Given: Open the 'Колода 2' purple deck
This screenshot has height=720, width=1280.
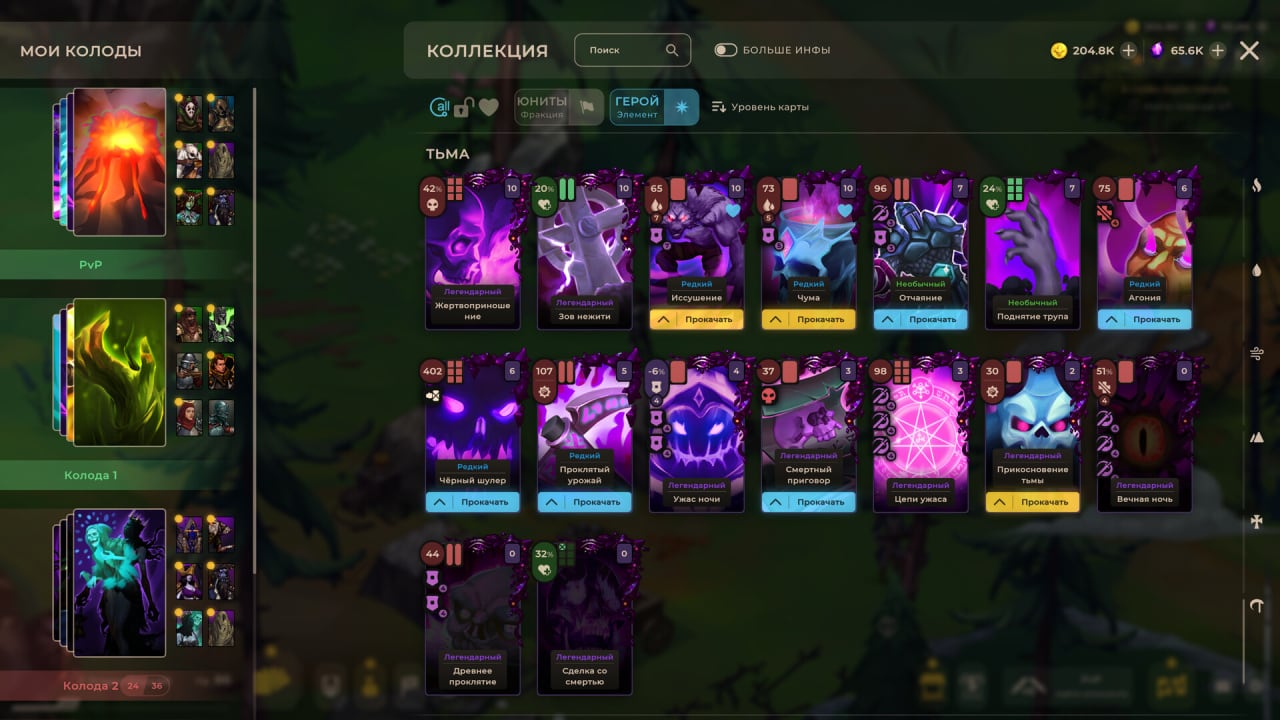Looking at the screenshot, I should [x=119, y=582].
